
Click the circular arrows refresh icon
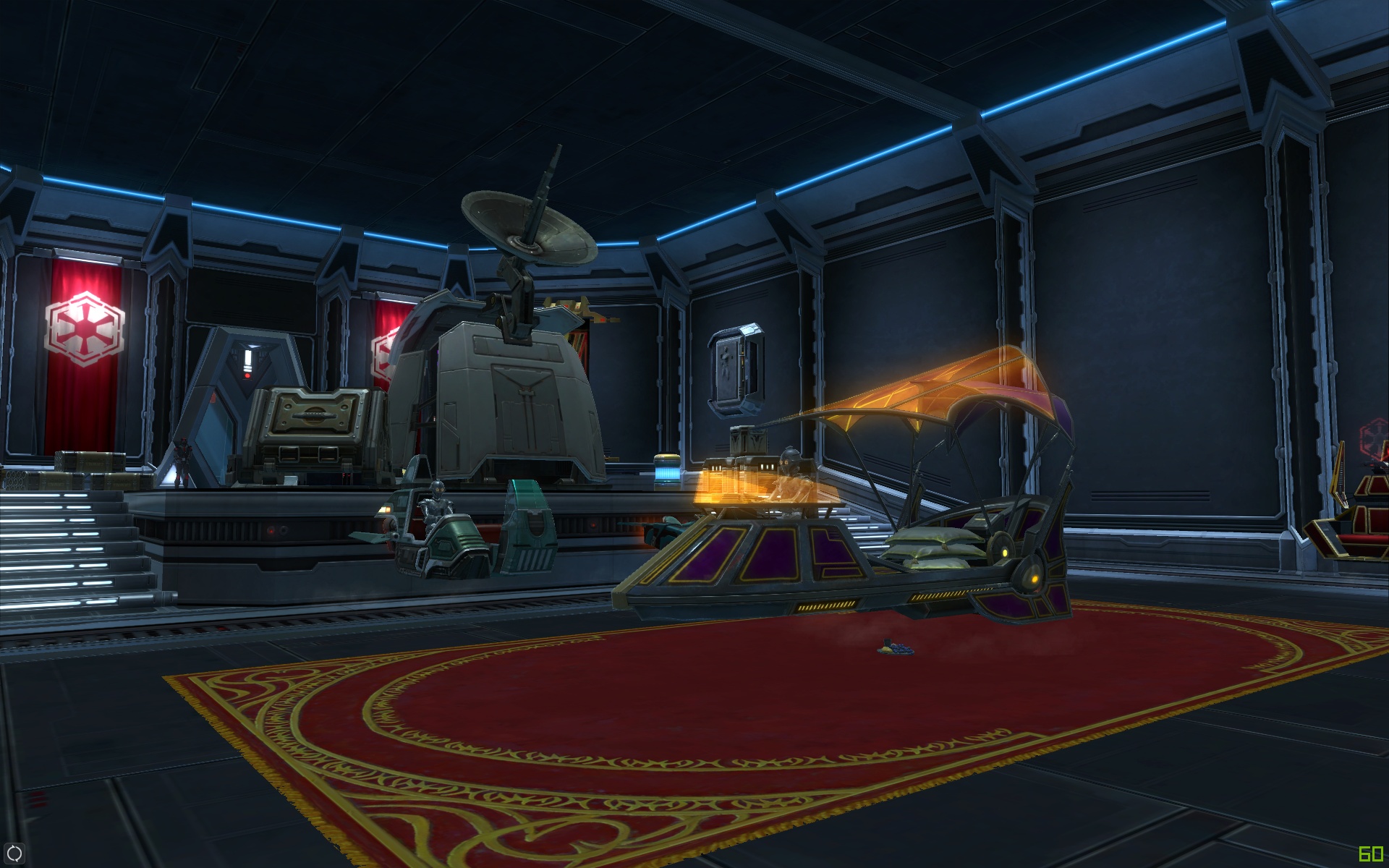[x=14, y=854]
